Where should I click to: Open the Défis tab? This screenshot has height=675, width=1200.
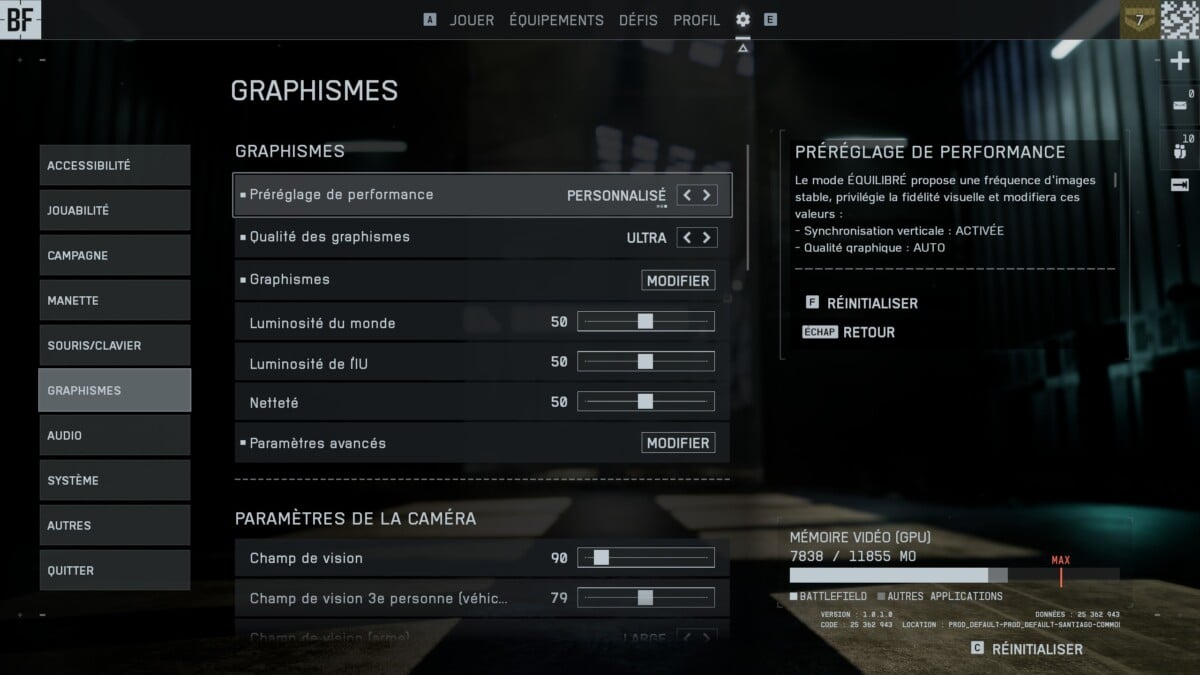[639, 20]
